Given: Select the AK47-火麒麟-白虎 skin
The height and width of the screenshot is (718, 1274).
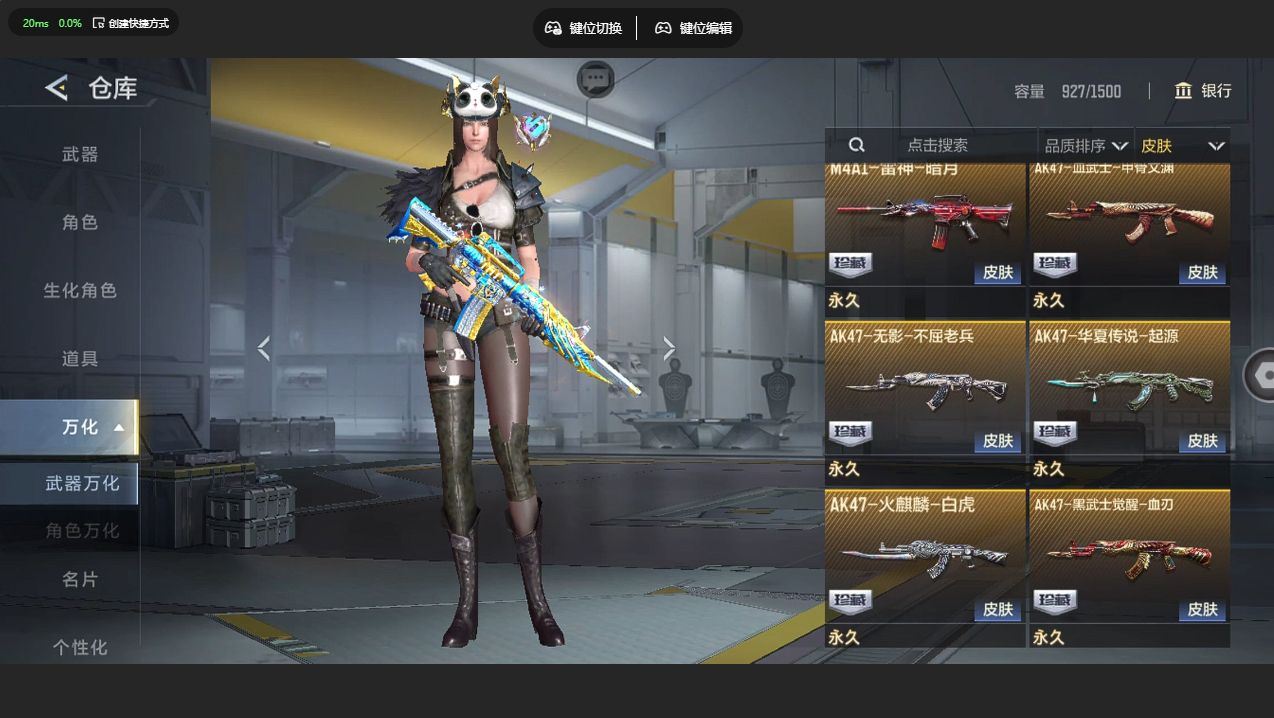Looking at the screenshot, I should (925, 557).
